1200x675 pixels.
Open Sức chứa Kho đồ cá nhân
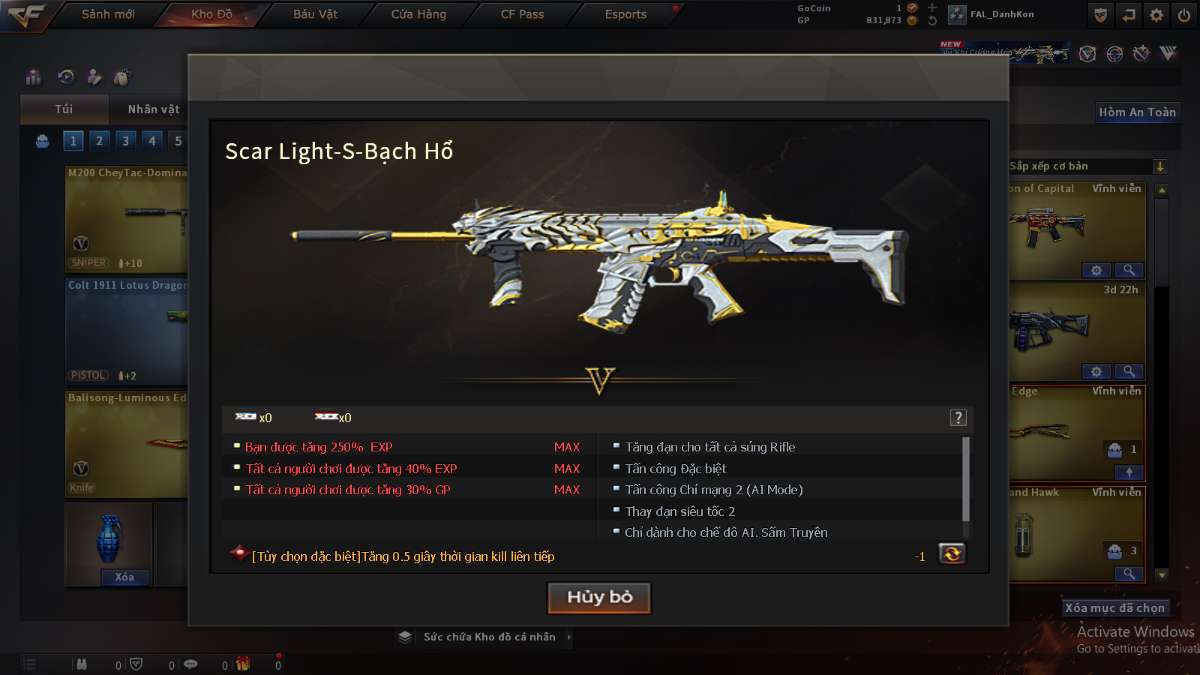click(x=488, y=636)
